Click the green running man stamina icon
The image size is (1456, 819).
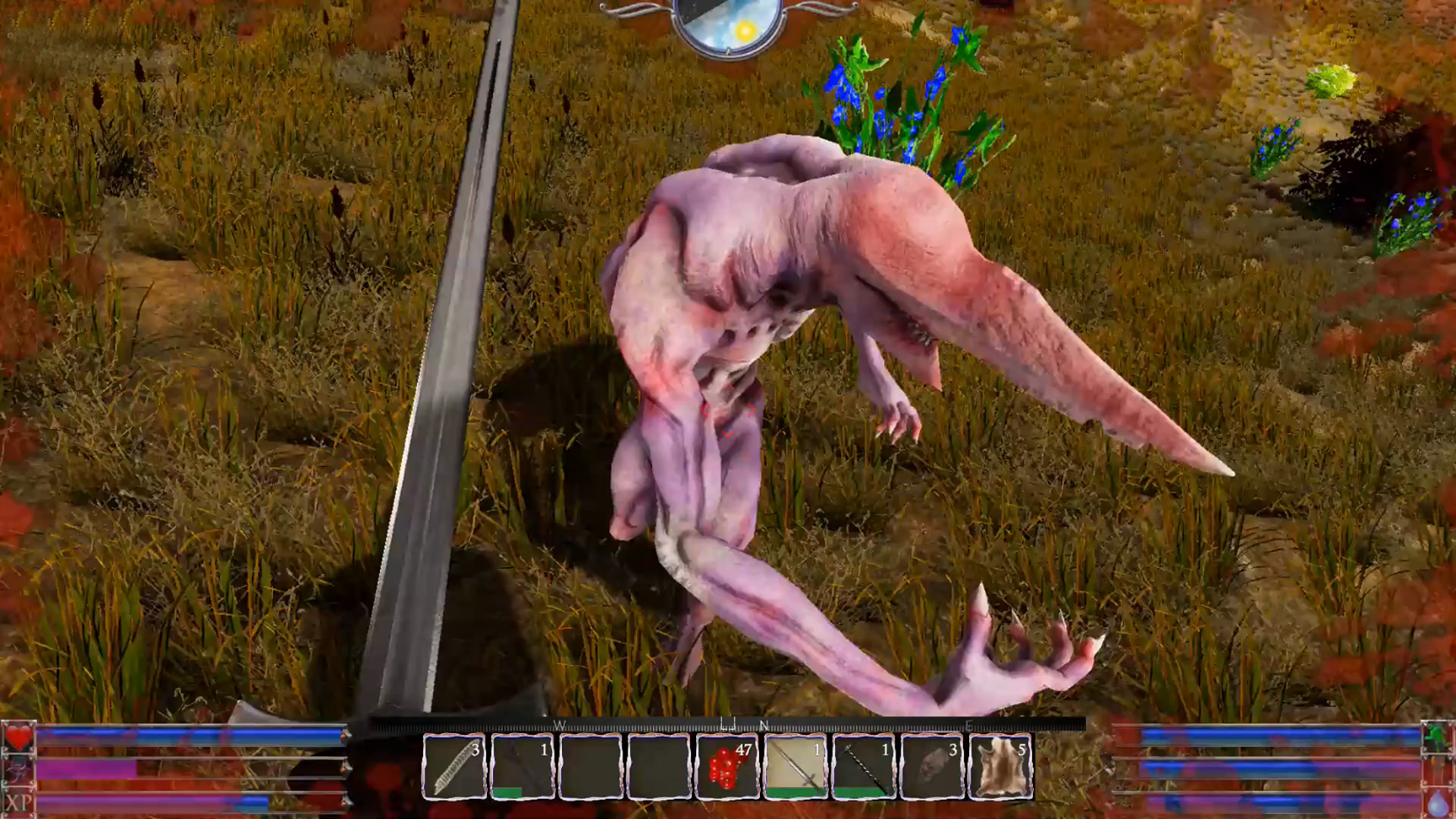point(1437,737)
